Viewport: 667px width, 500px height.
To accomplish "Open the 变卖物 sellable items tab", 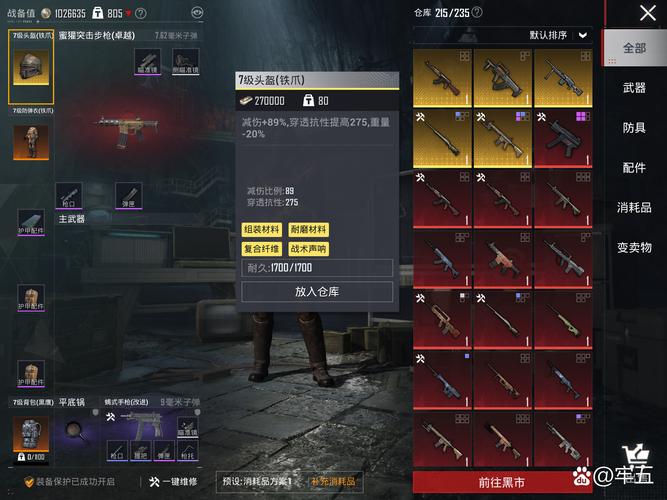I will coord(634,247).
